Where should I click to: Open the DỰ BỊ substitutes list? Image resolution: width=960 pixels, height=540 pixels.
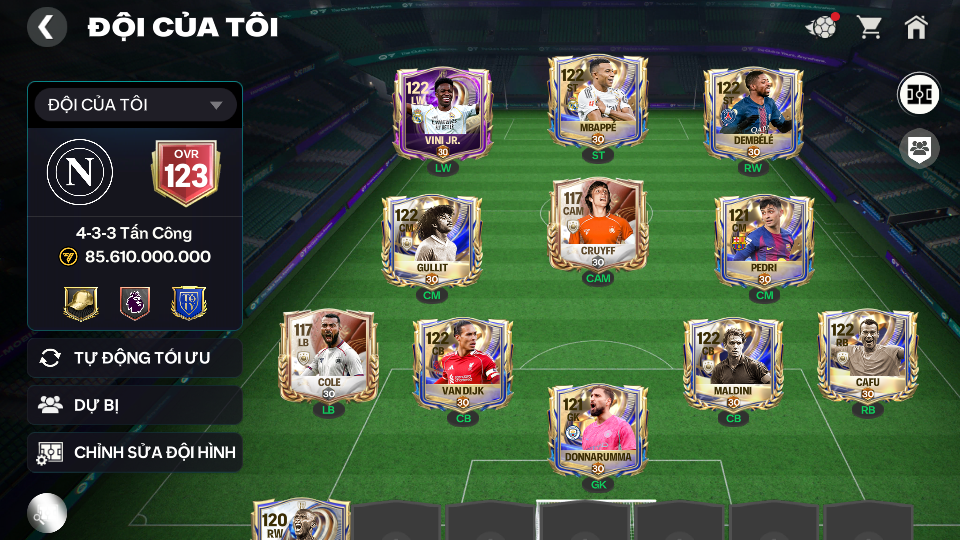point(135,405)
